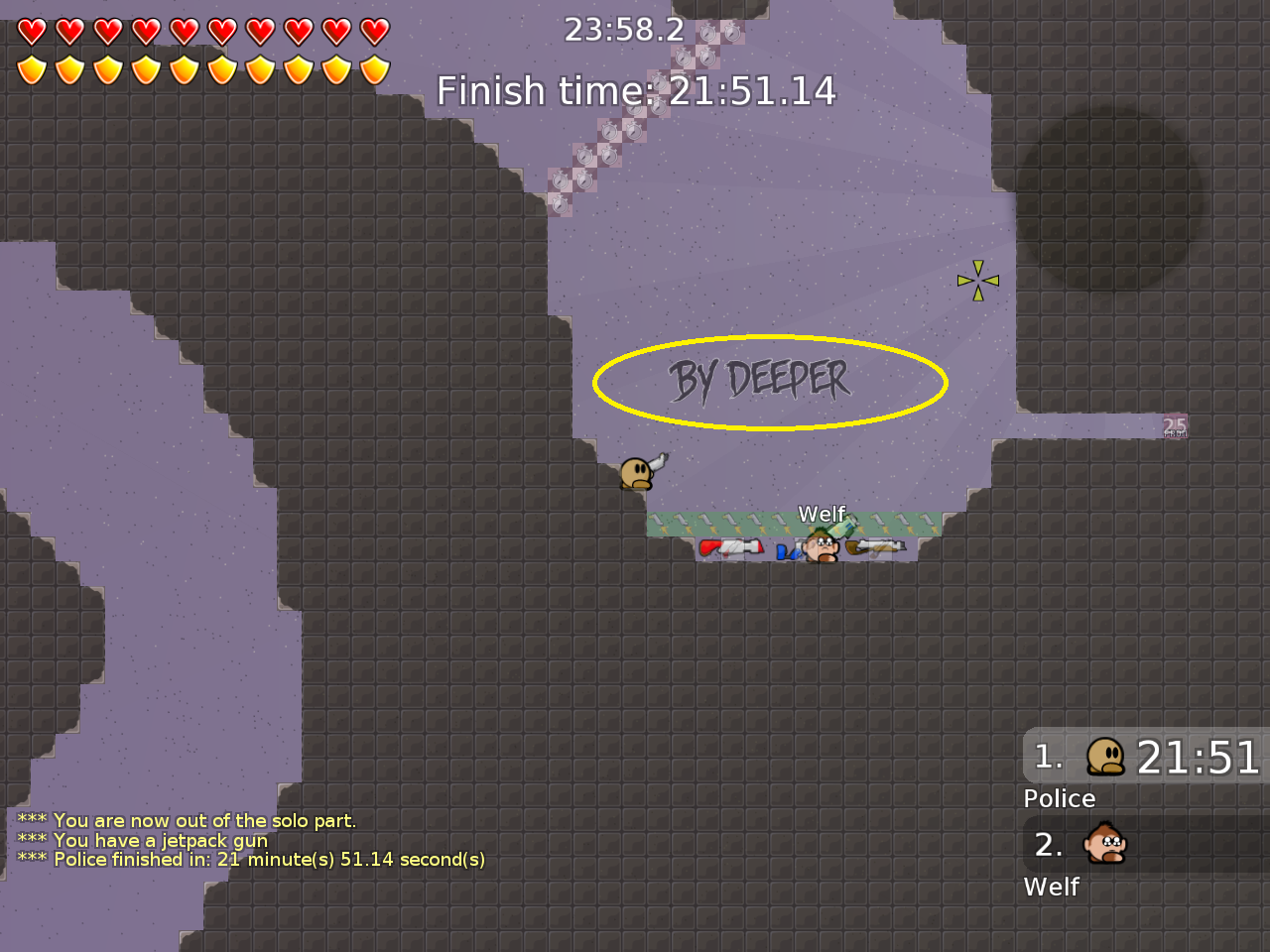1270x952 pixels.
Task: Click the first red heart in the HUD
Action: (x=33, y=31)
